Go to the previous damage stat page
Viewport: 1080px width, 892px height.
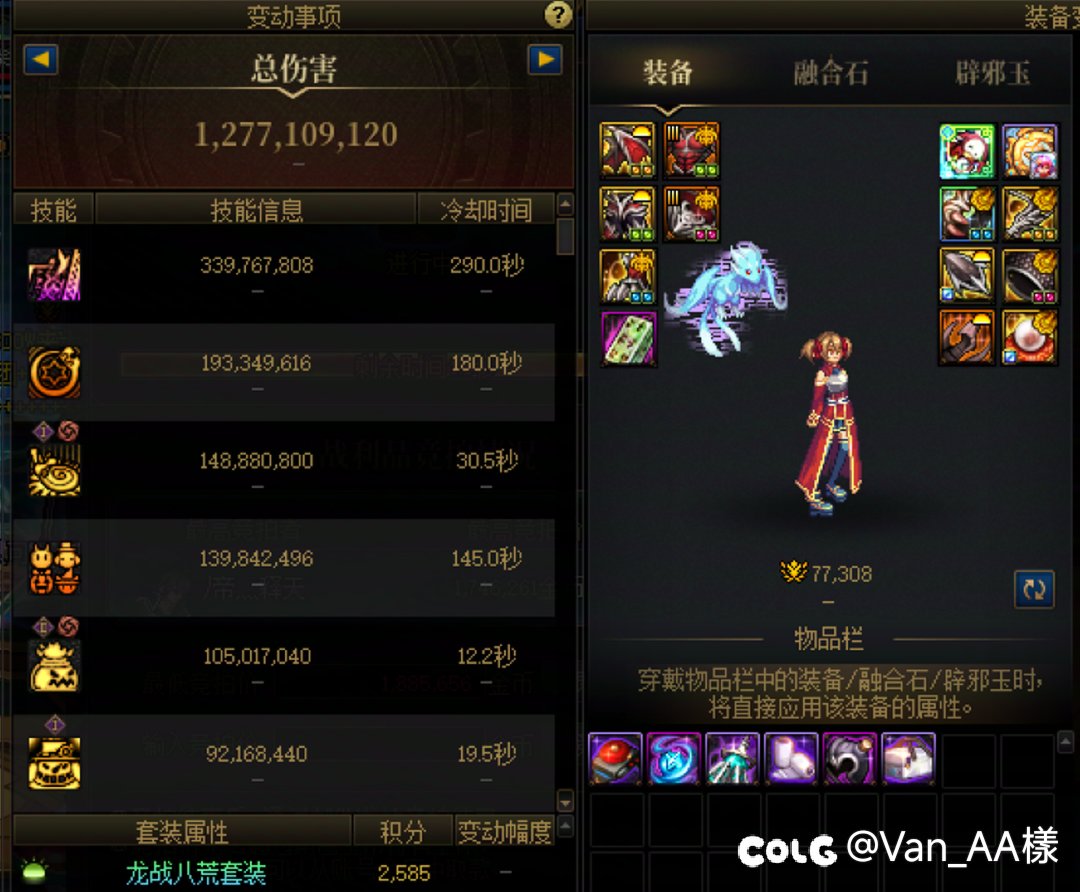tap(41, 60)
